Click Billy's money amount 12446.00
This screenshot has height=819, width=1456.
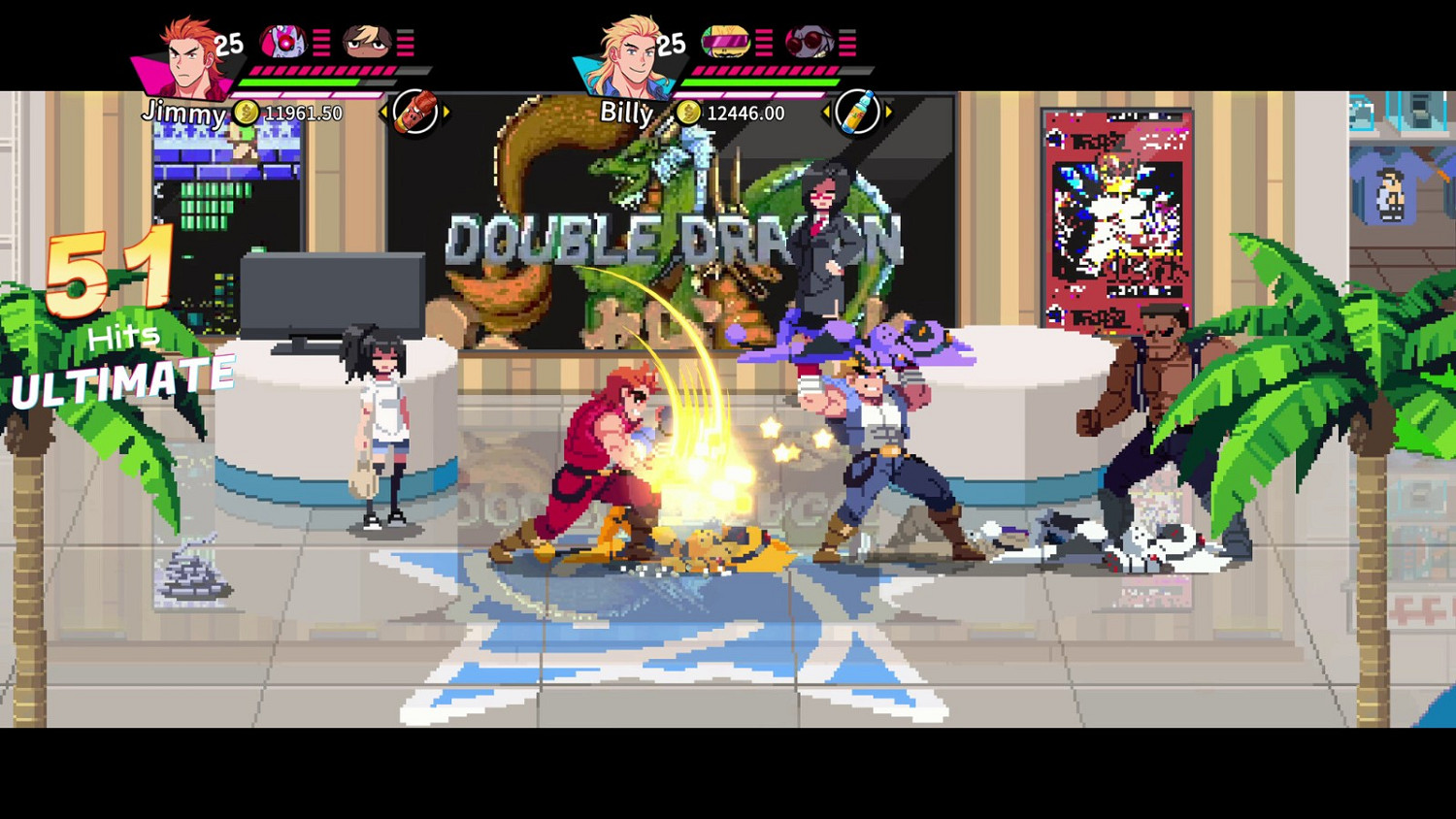click(x=744, y=113)
